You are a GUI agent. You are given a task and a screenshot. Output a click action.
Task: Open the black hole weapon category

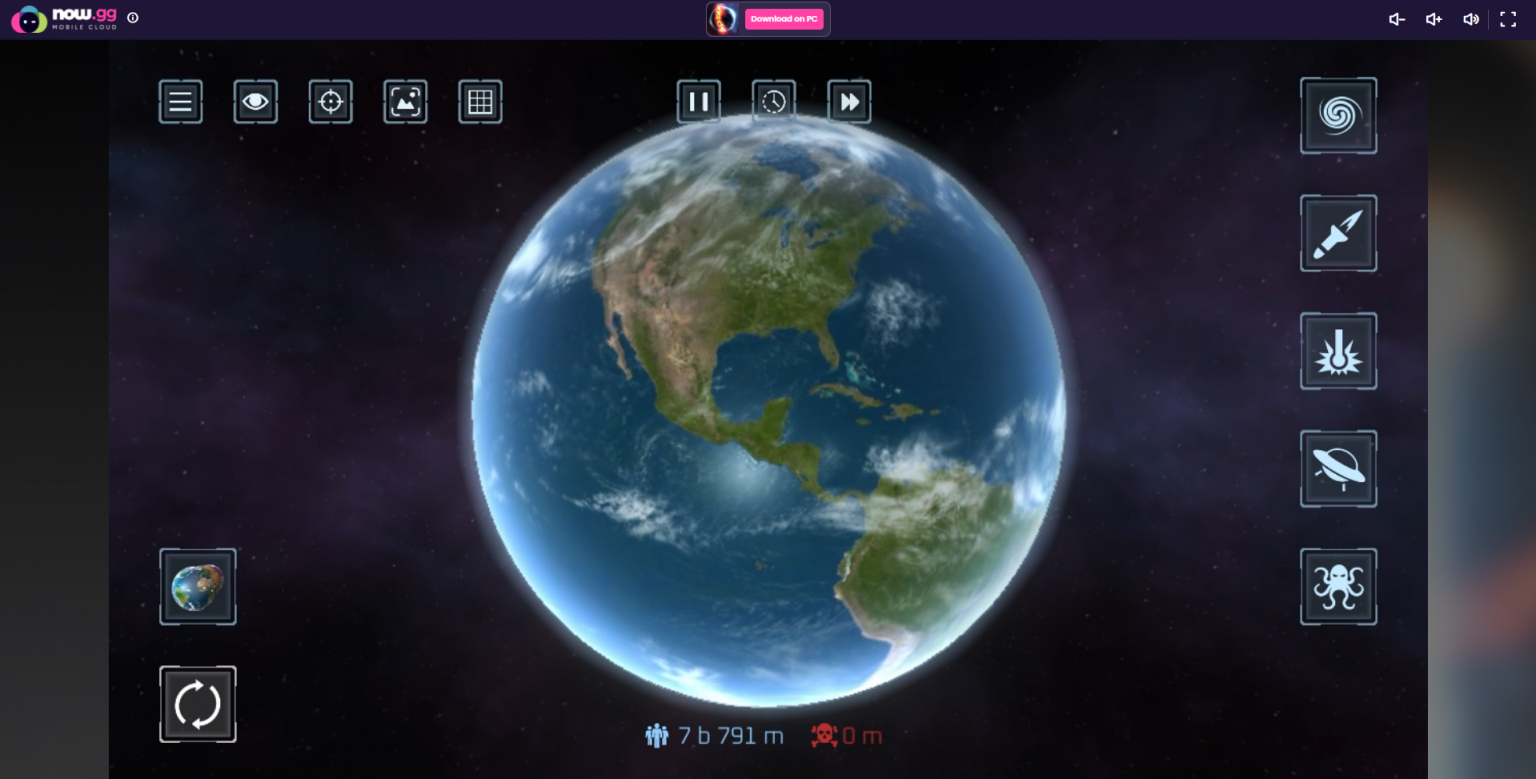click(1338, 115)
